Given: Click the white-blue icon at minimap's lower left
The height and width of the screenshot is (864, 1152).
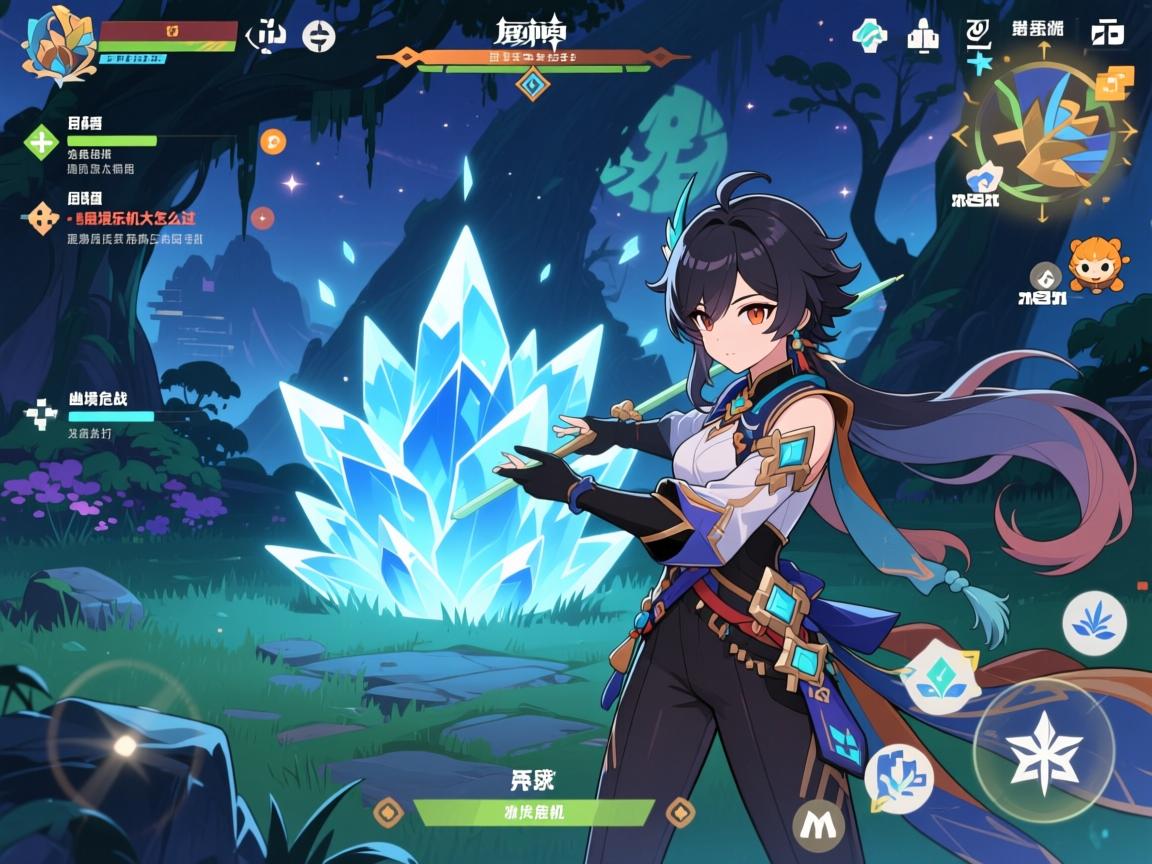Looking at the screenshot, I should coord(982,176).
